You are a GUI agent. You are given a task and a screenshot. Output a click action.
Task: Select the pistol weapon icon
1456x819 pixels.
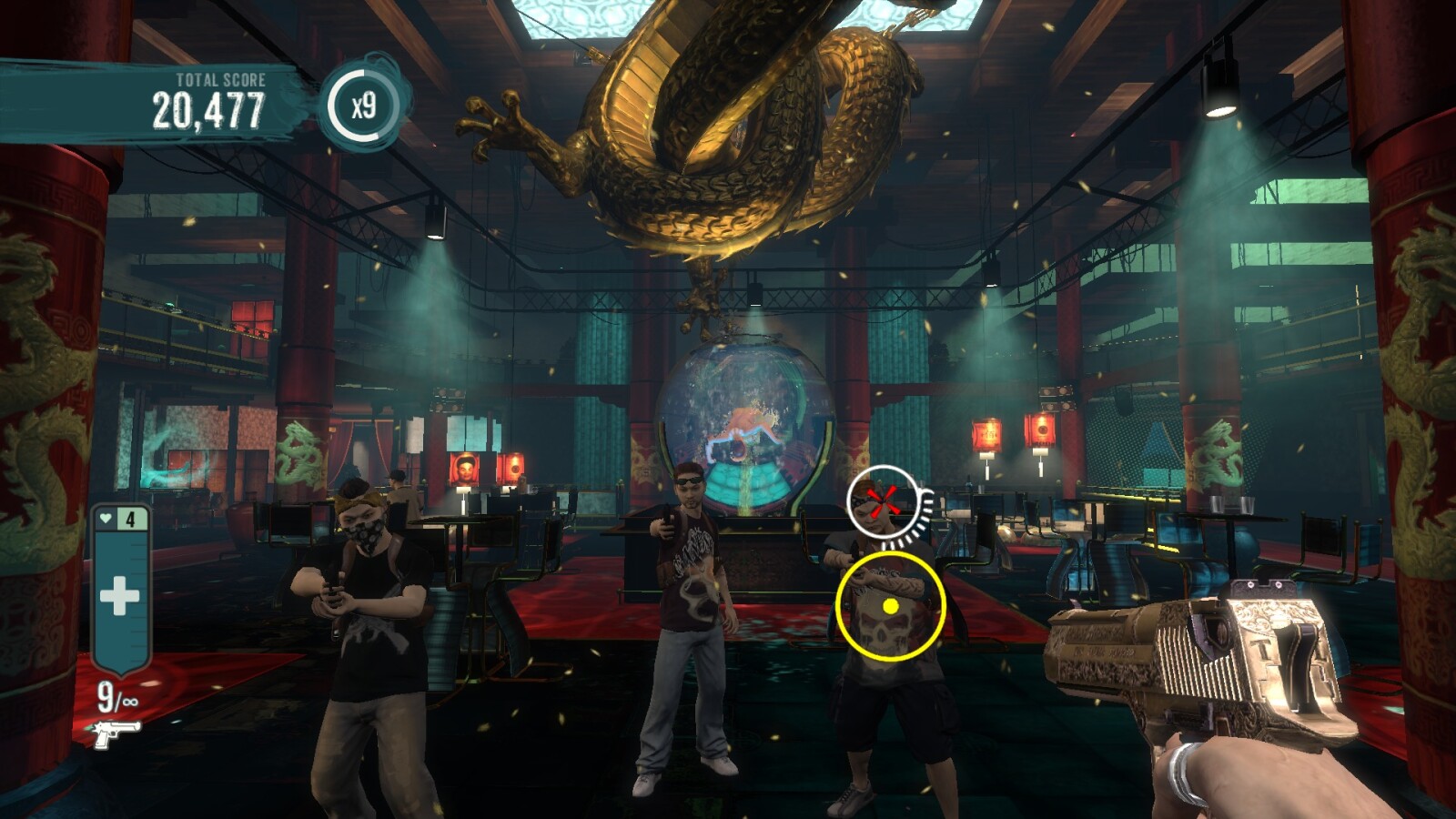pos(116,732)
